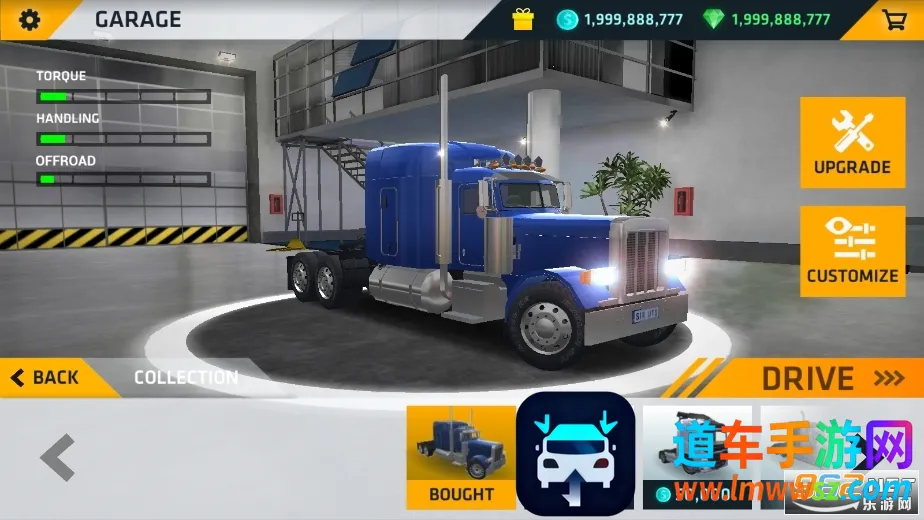Open the Customize menu
924x520 pixels.
tap(852, 251)
